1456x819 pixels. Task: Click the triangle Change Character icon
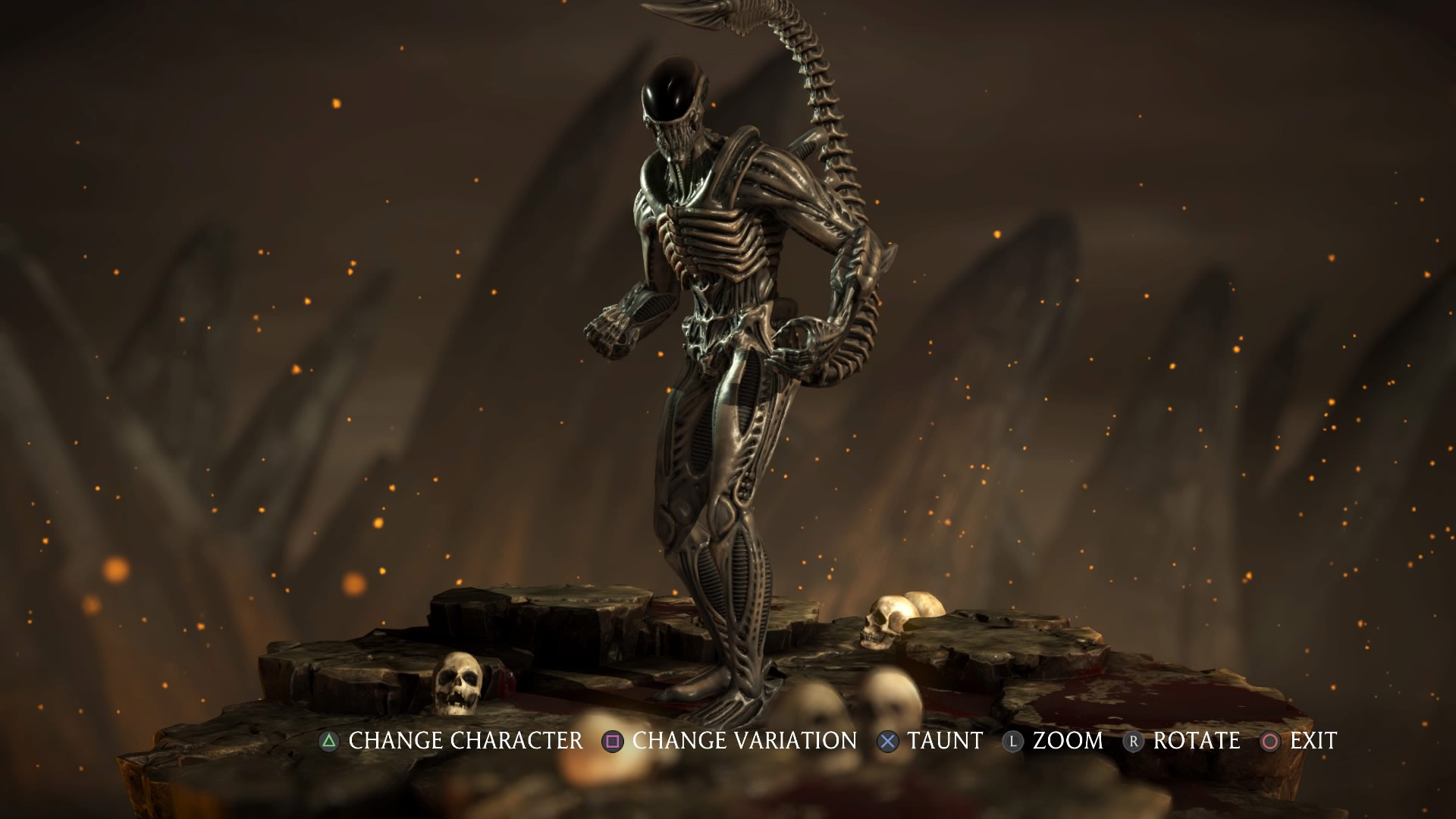[x=329, y=741]
